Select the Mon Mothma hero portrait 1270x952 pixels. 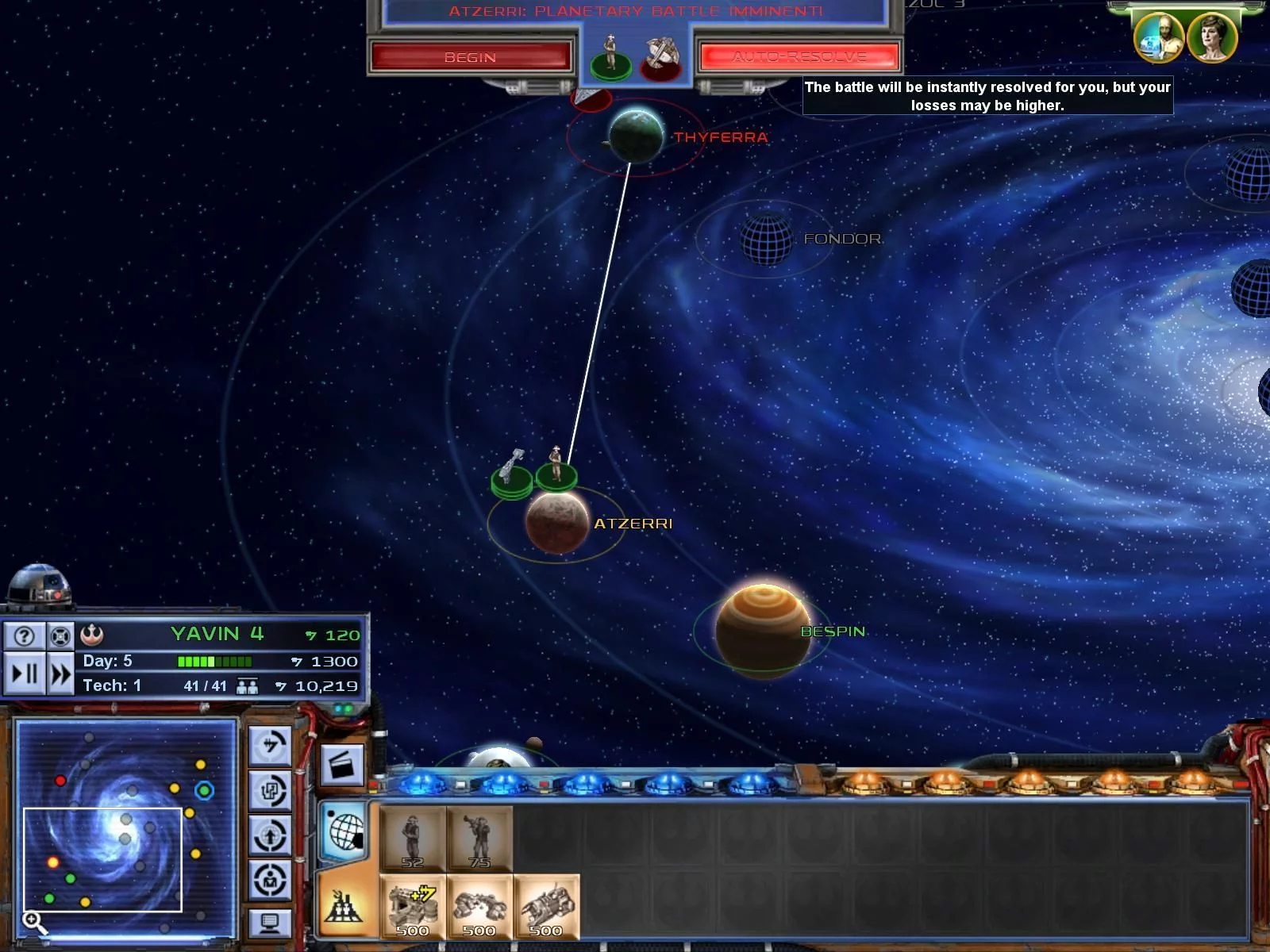point(1212,37)
